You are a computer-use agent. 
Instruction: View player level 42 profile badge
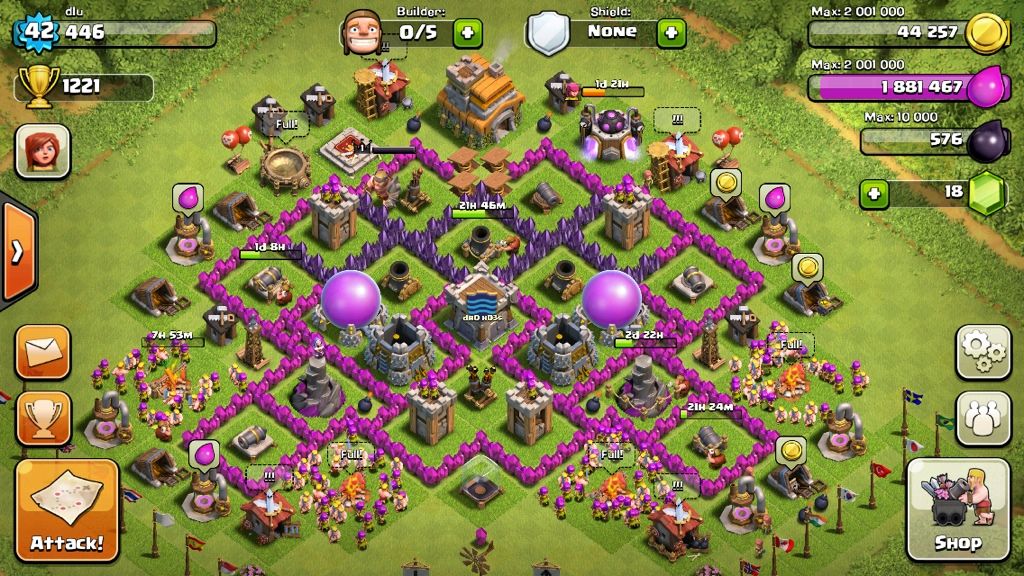(38, 32)
